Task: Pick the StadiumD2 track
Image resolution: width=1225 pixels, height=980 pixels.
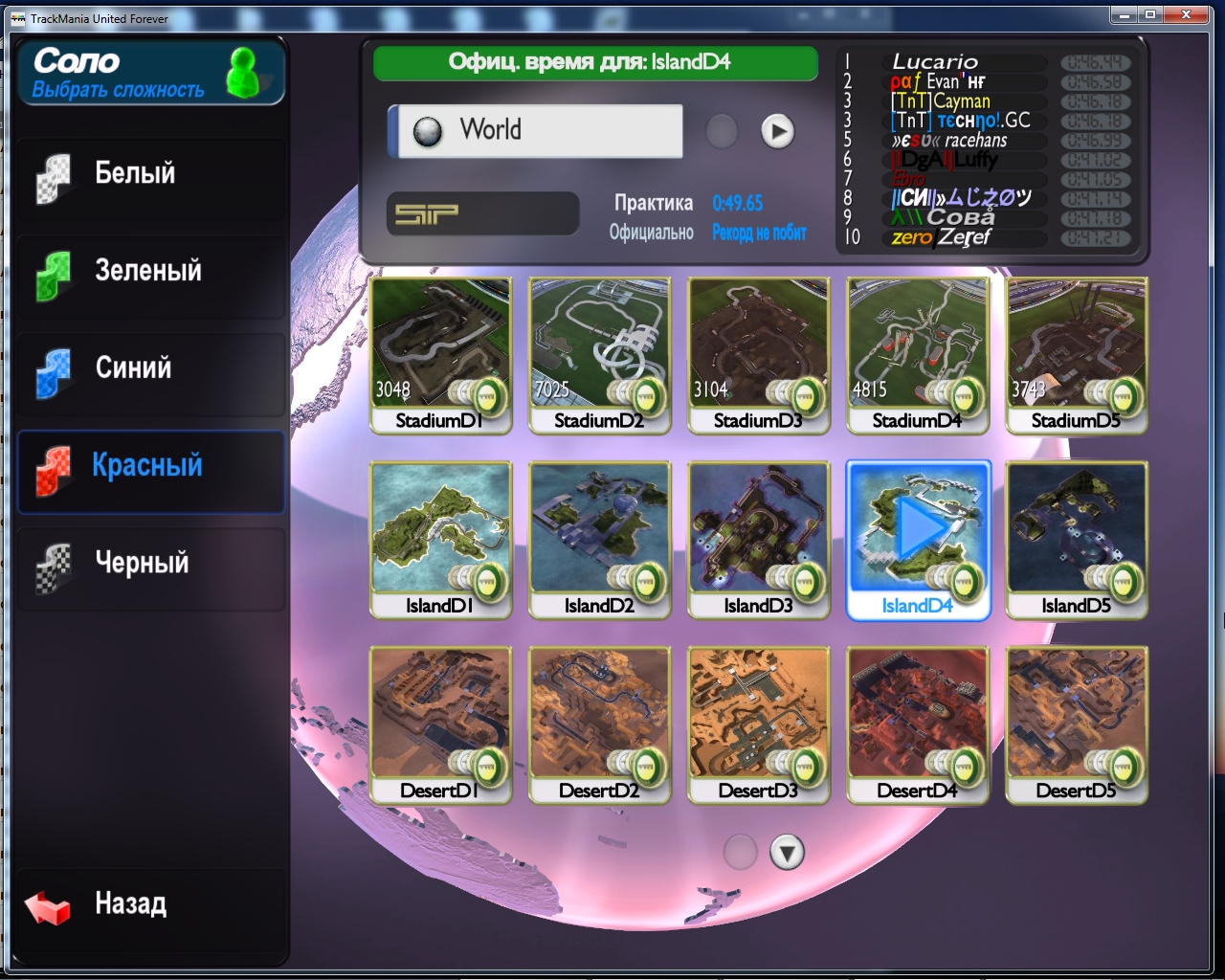Action: click(x=599, y=354)
